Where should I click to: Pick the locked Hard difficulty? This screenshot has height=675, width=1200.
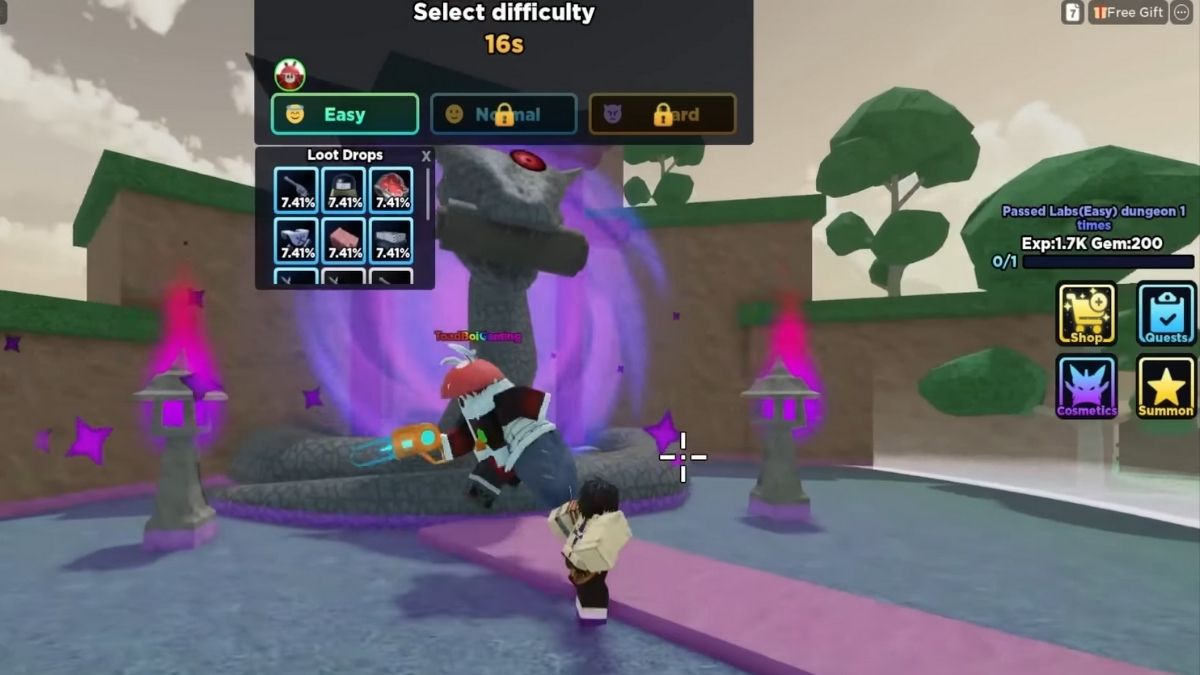pyautogui.click(x=662, y=114)
